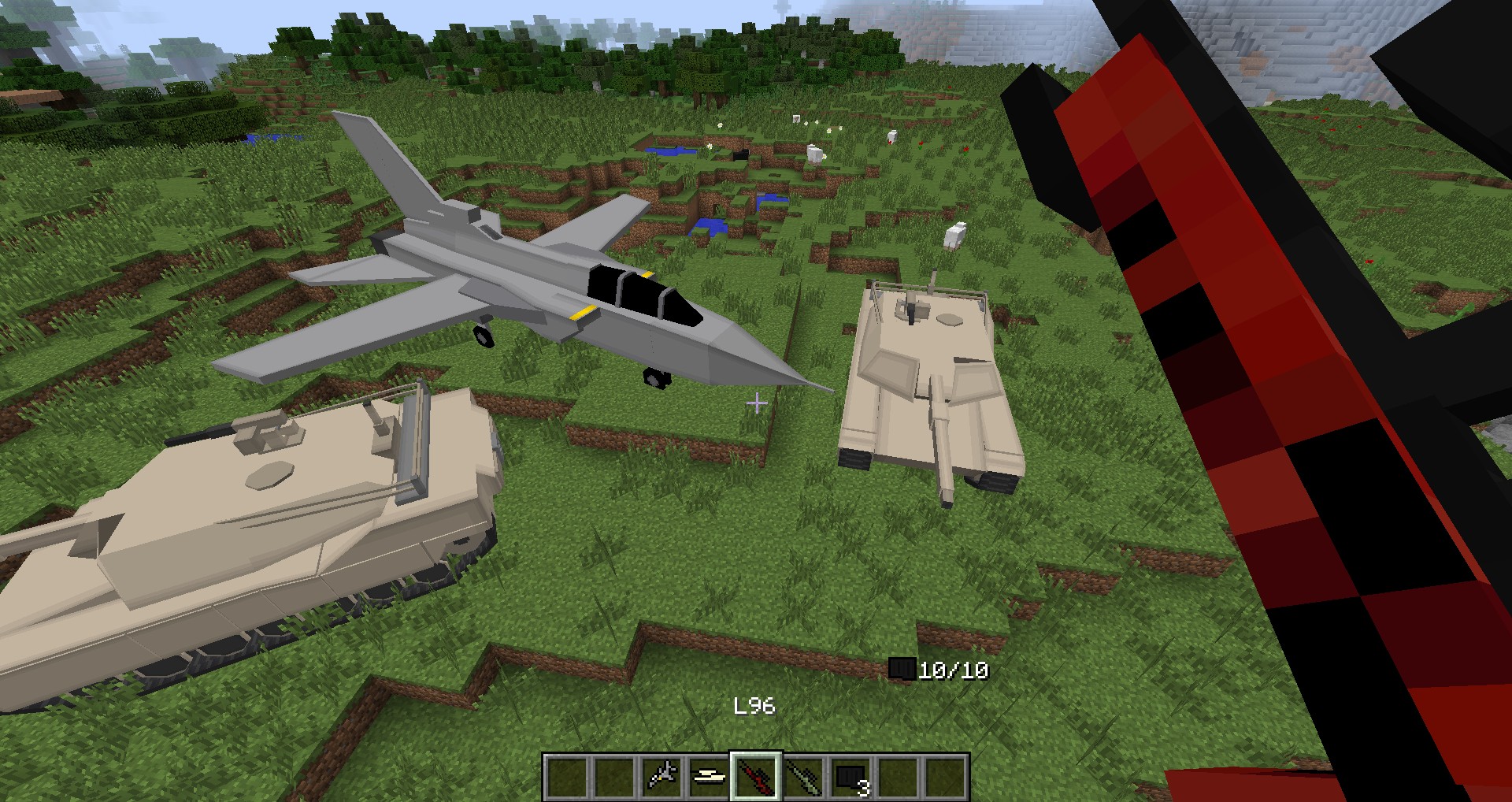Screen dimensions: 1512x802
Task: Select the black ammo magazine stack slot
Action: tap(851, 777)
